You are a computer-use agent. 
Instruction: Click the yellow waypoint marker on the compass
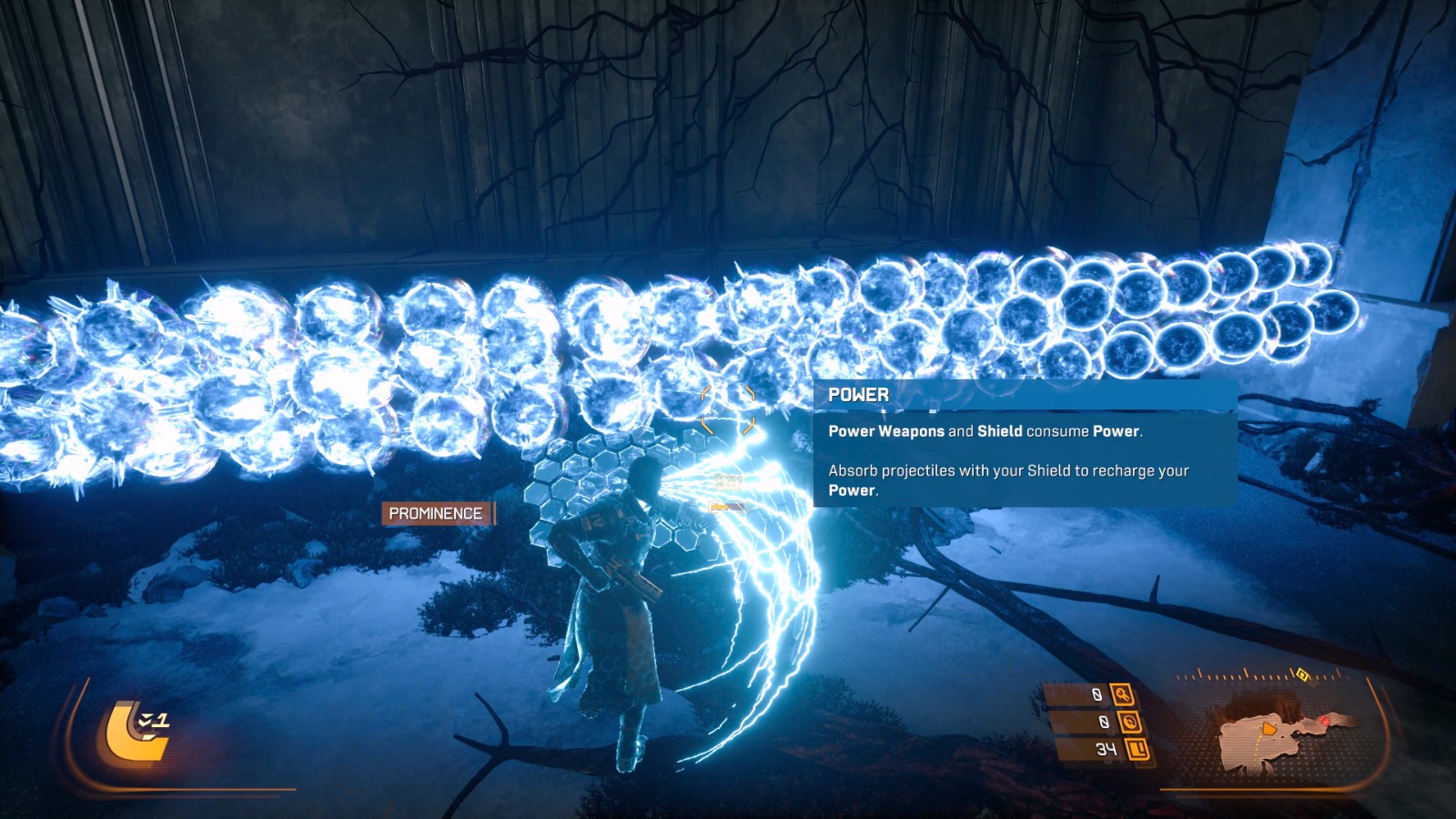(1302, 676)
